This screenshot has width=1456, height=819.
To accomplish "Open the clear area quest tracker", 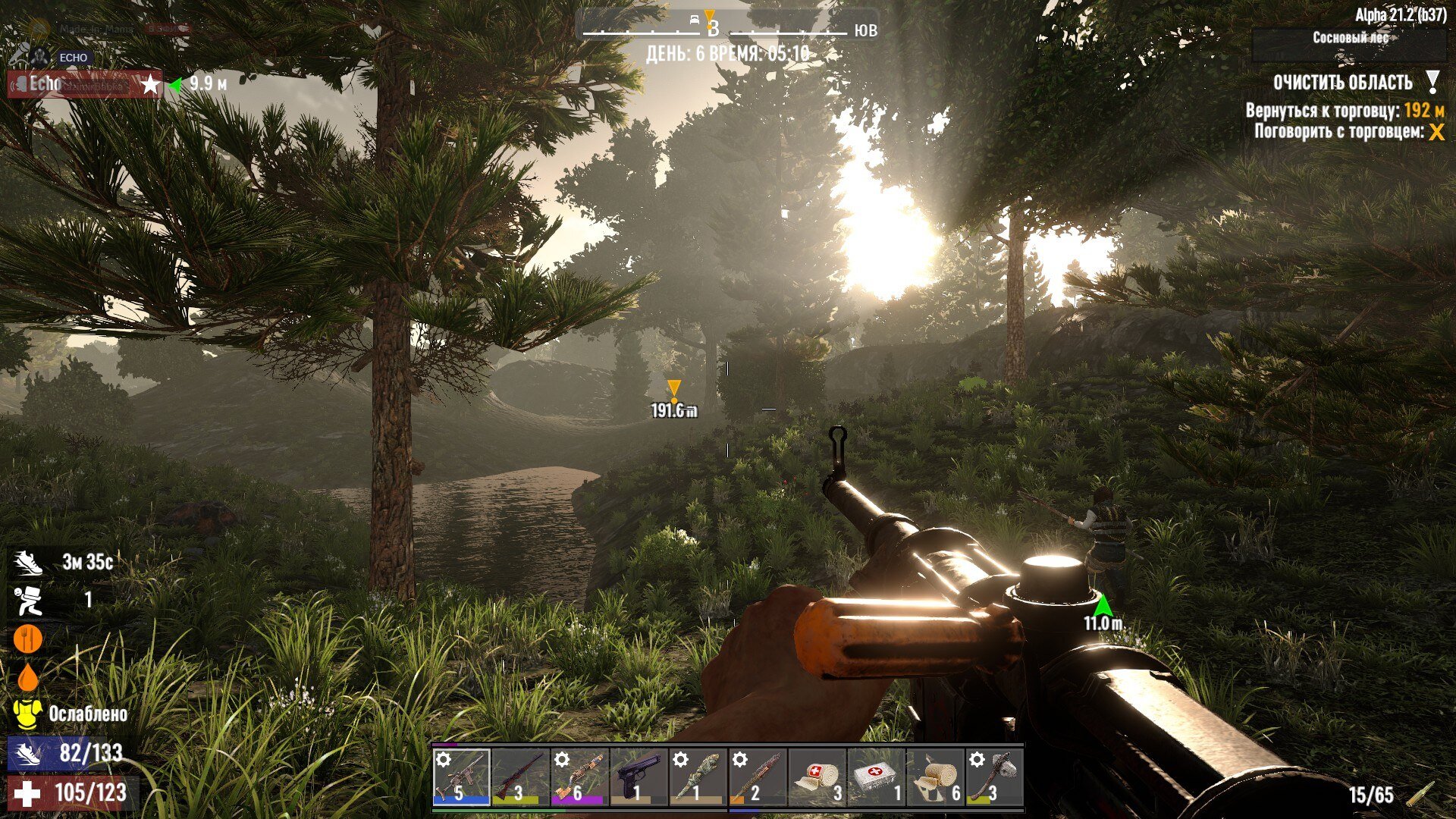I will (1342, 83).
